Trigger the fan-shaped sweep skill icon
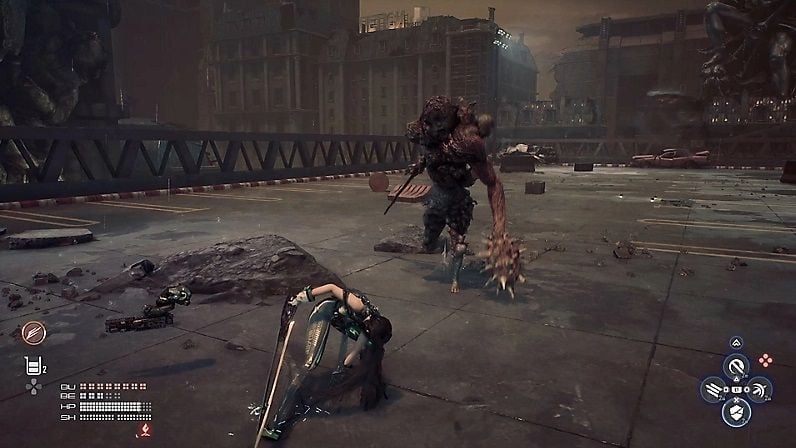 759,389
